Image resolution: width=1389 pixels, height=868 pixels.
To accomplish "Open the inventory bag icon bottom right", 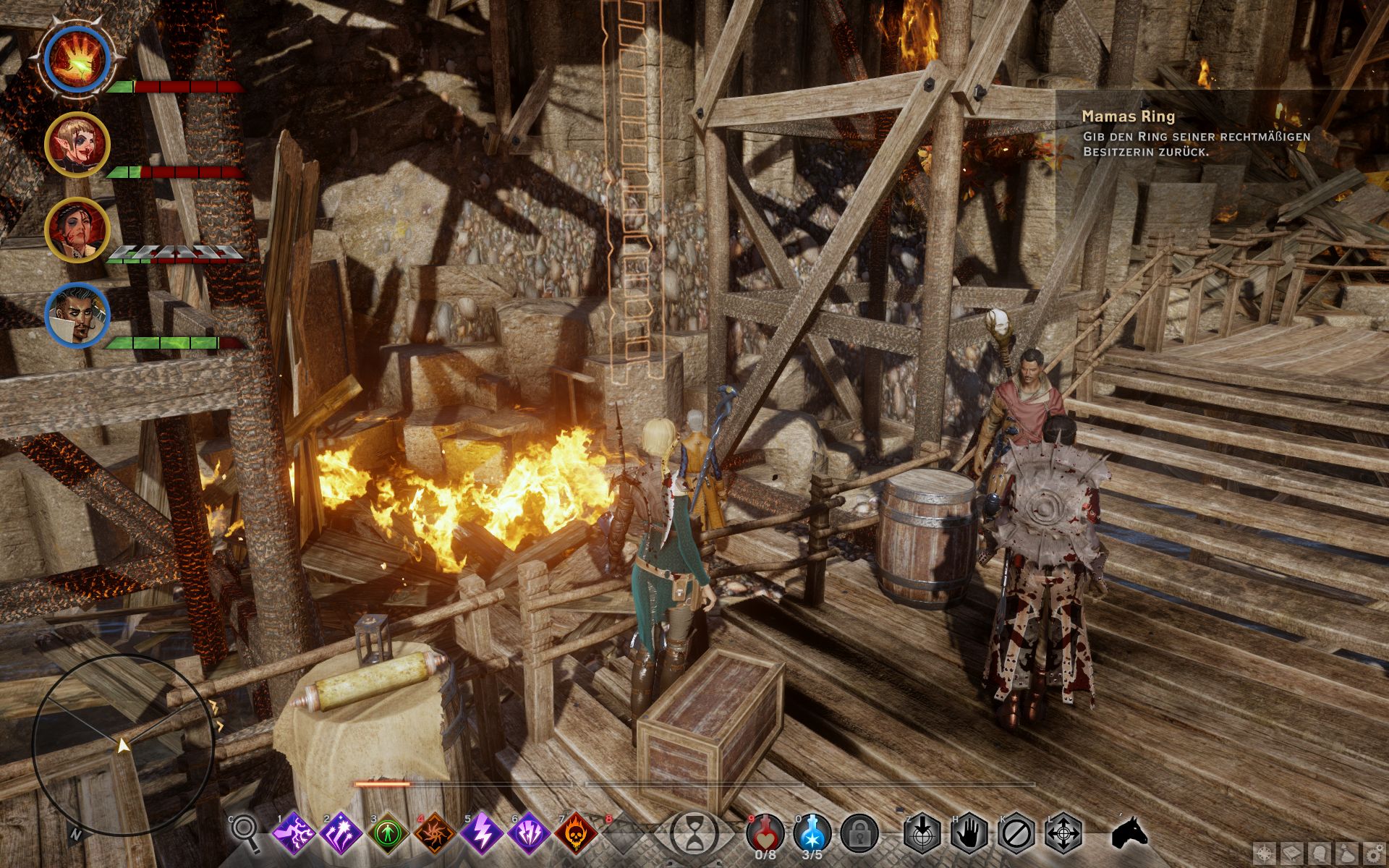I will pyautogui.click(x=1347, y=854).
